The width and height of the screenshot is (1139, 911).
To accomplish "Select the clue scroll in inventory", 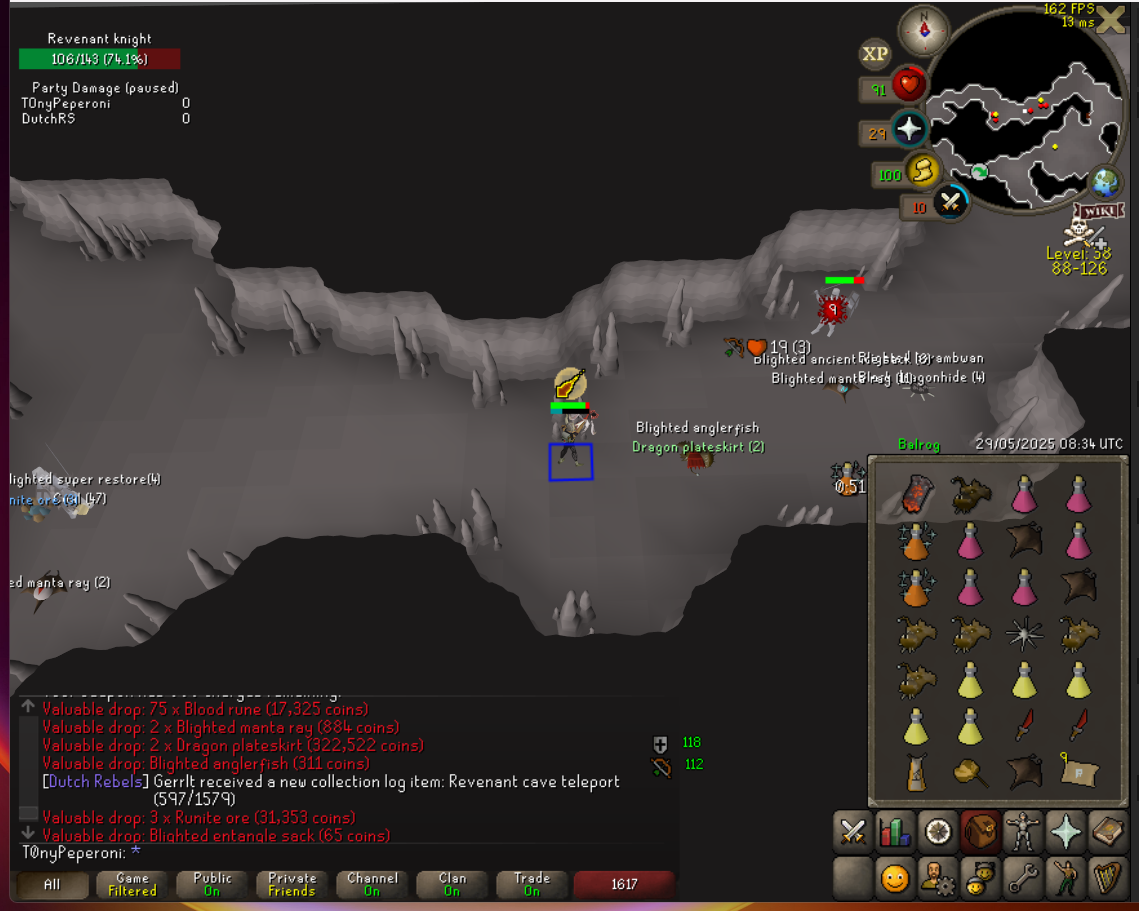I will pyautogui.click(x=1080, y=772).
